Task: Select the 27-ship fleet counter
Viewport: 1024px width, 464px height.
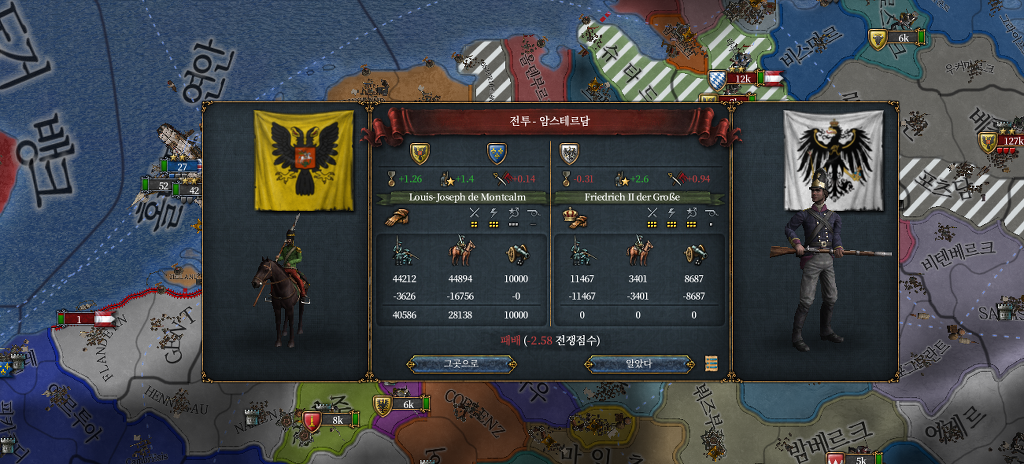Action: coord(184,166)
